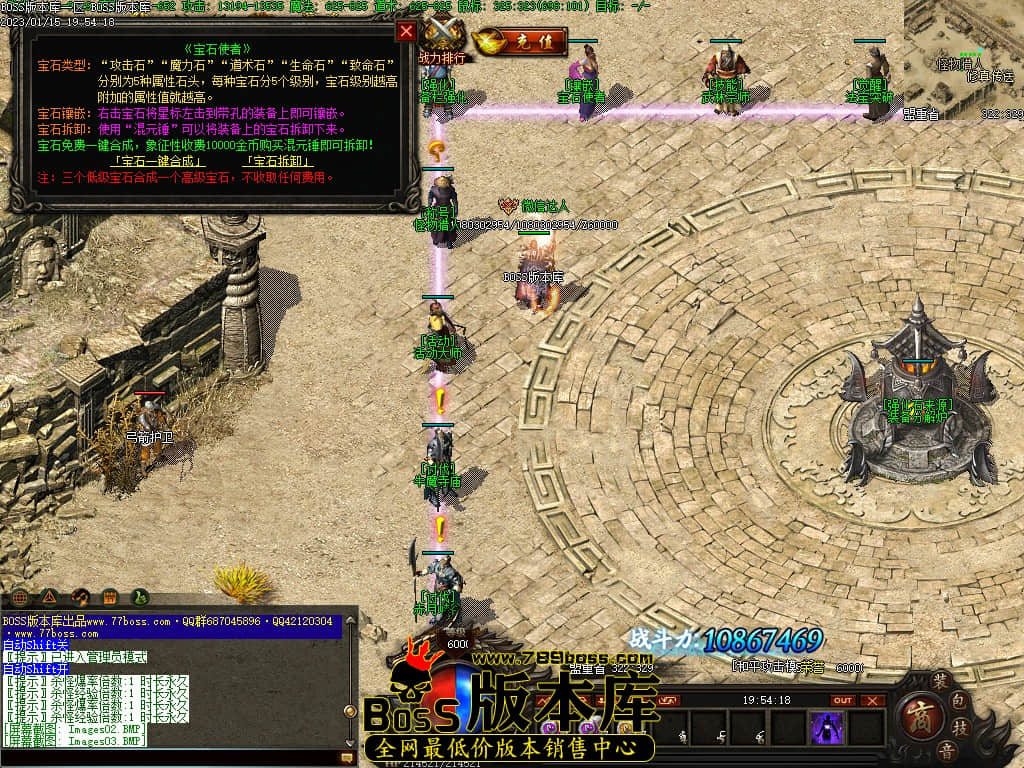Choose the 宝石一键合成 option
The image size is (1024, 768).
point(158,161)
